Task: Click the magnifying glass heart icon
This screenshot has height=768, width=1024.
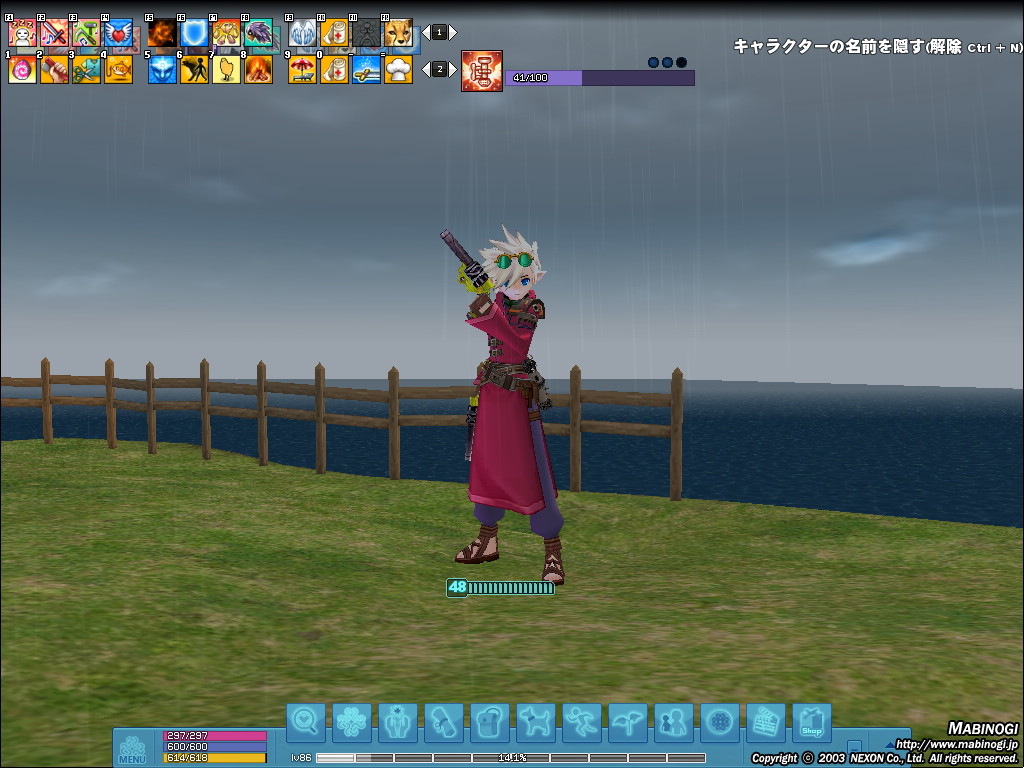Action: pos(305,722)
